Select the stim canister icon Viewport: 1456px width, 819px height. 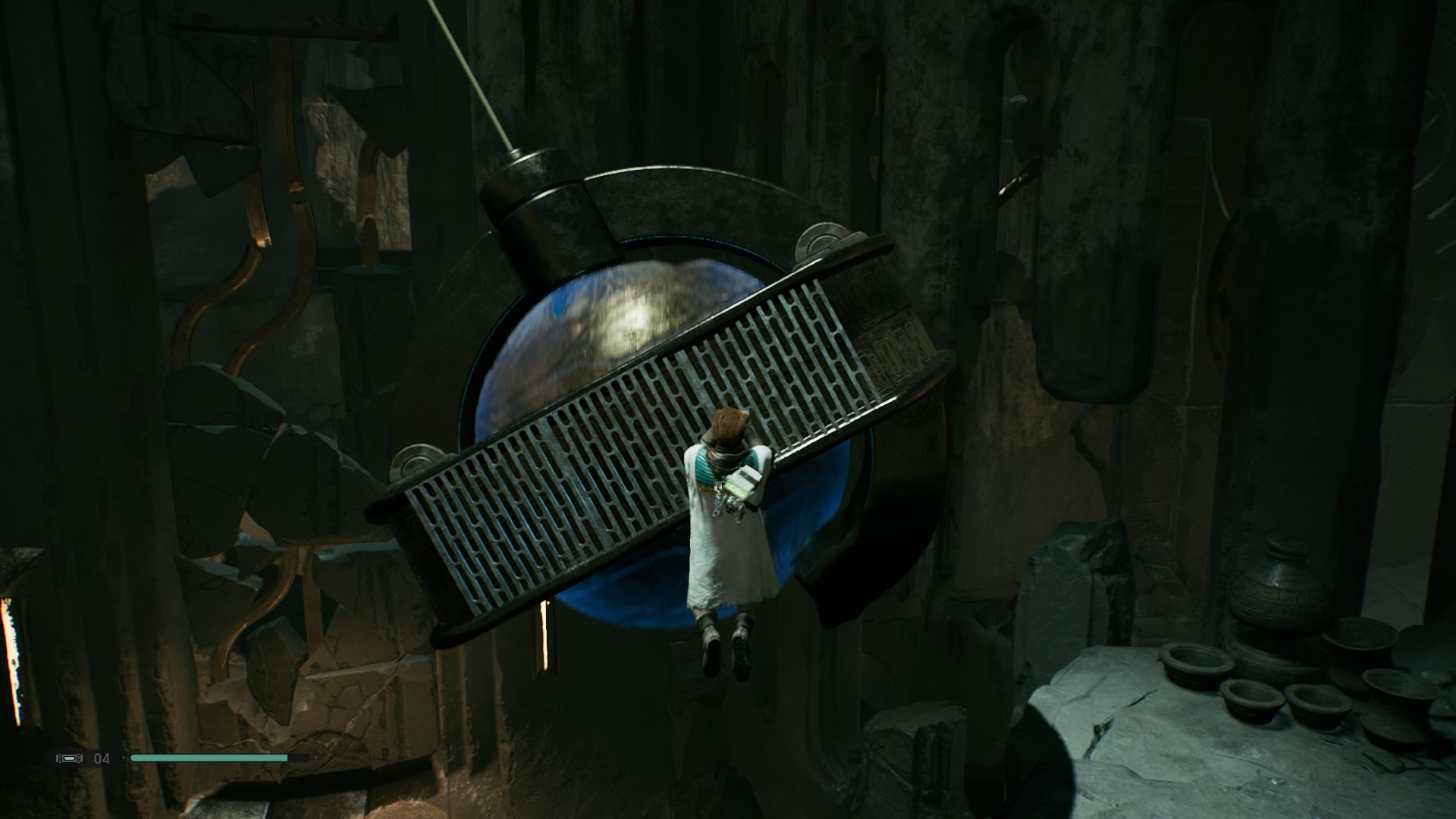pyautogui.click(x=69, y=758)
